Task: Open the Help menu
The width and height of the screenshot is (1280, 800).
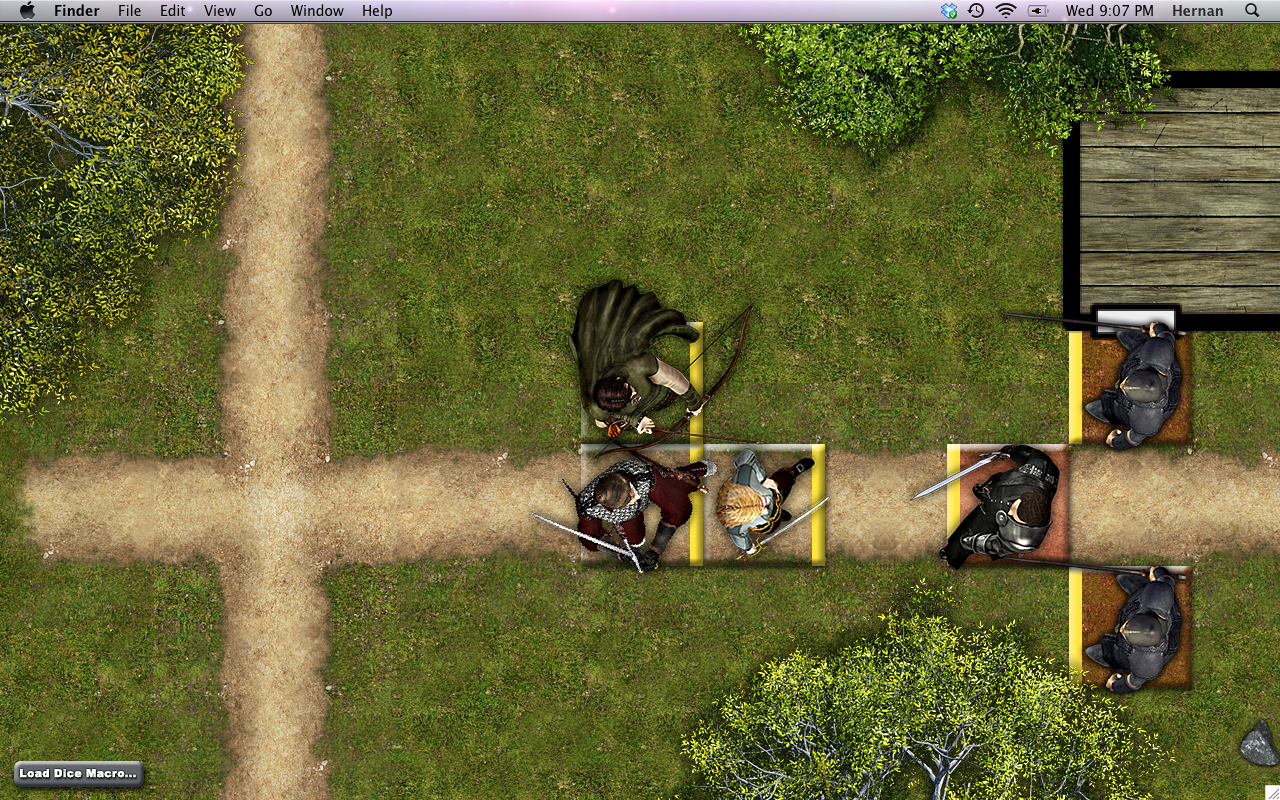Action: [377, 10]
